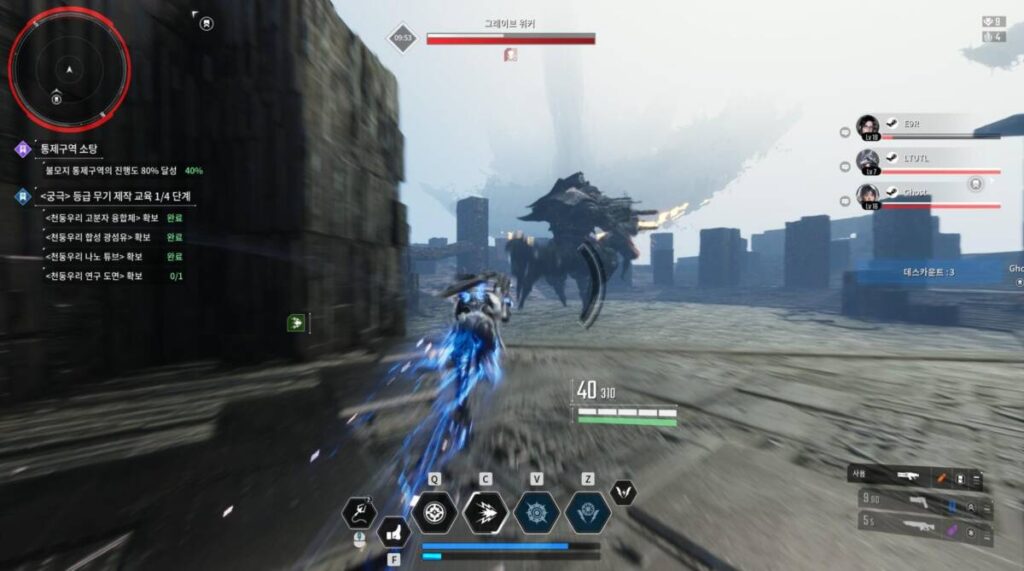Trigger the V spiked-ring skill
This screenshot has width=1024, height=571.
(x=536, y=512)
